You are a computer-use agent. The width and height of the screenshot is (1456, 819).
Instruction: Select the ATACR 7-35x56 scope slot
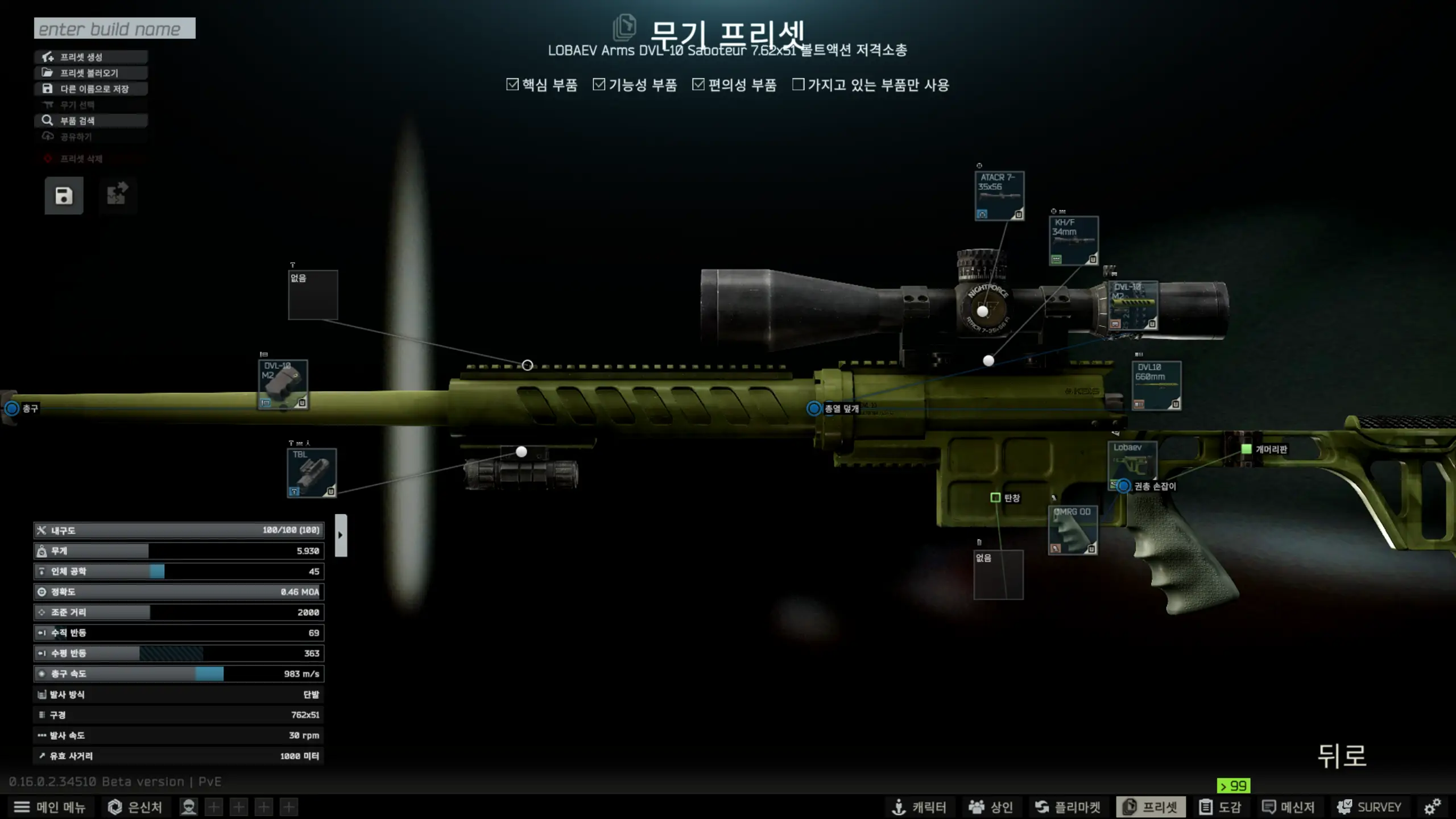point(999,196)
